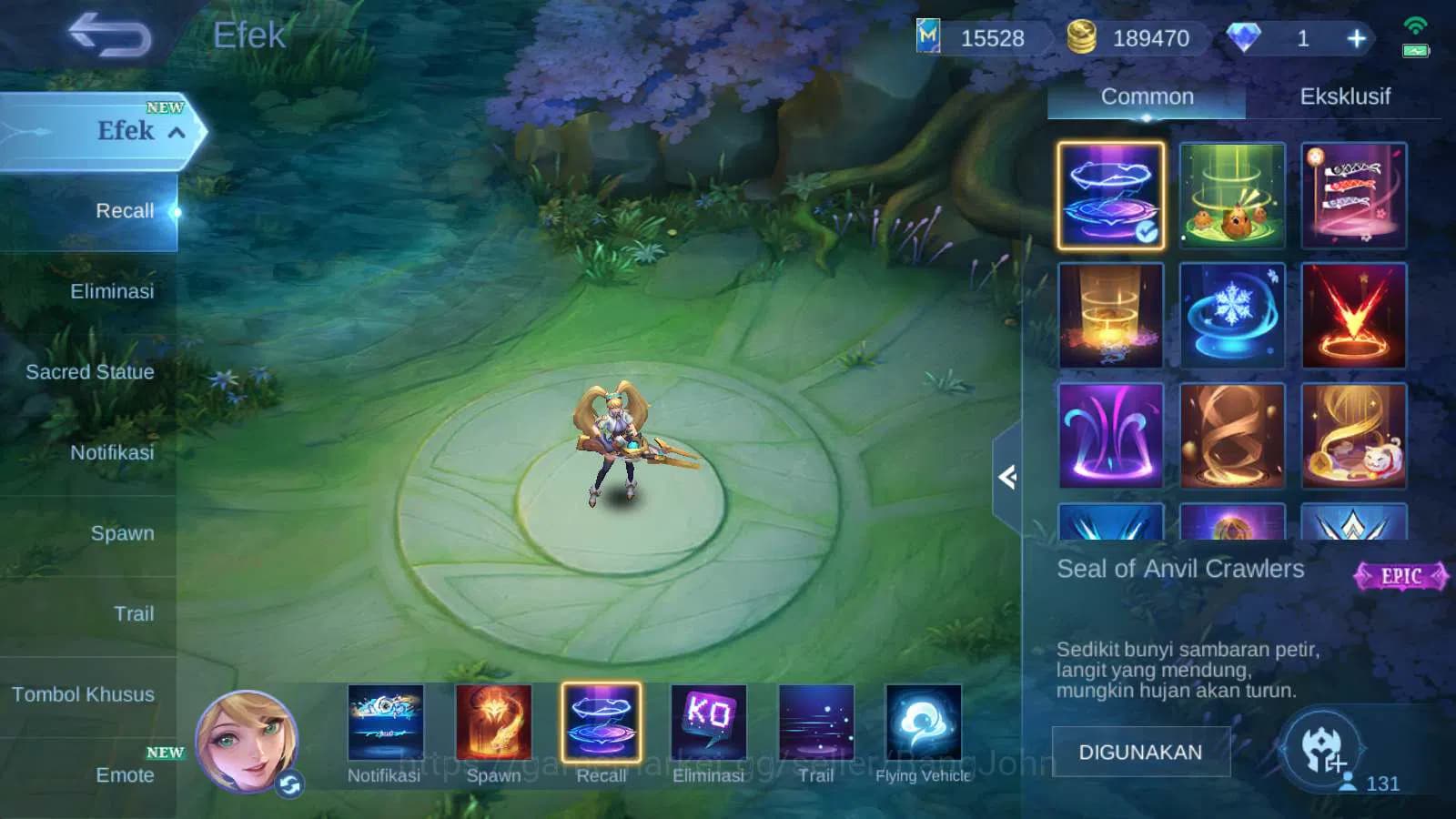Click the Trail effect icon in bottom bar

coord(816,725)
